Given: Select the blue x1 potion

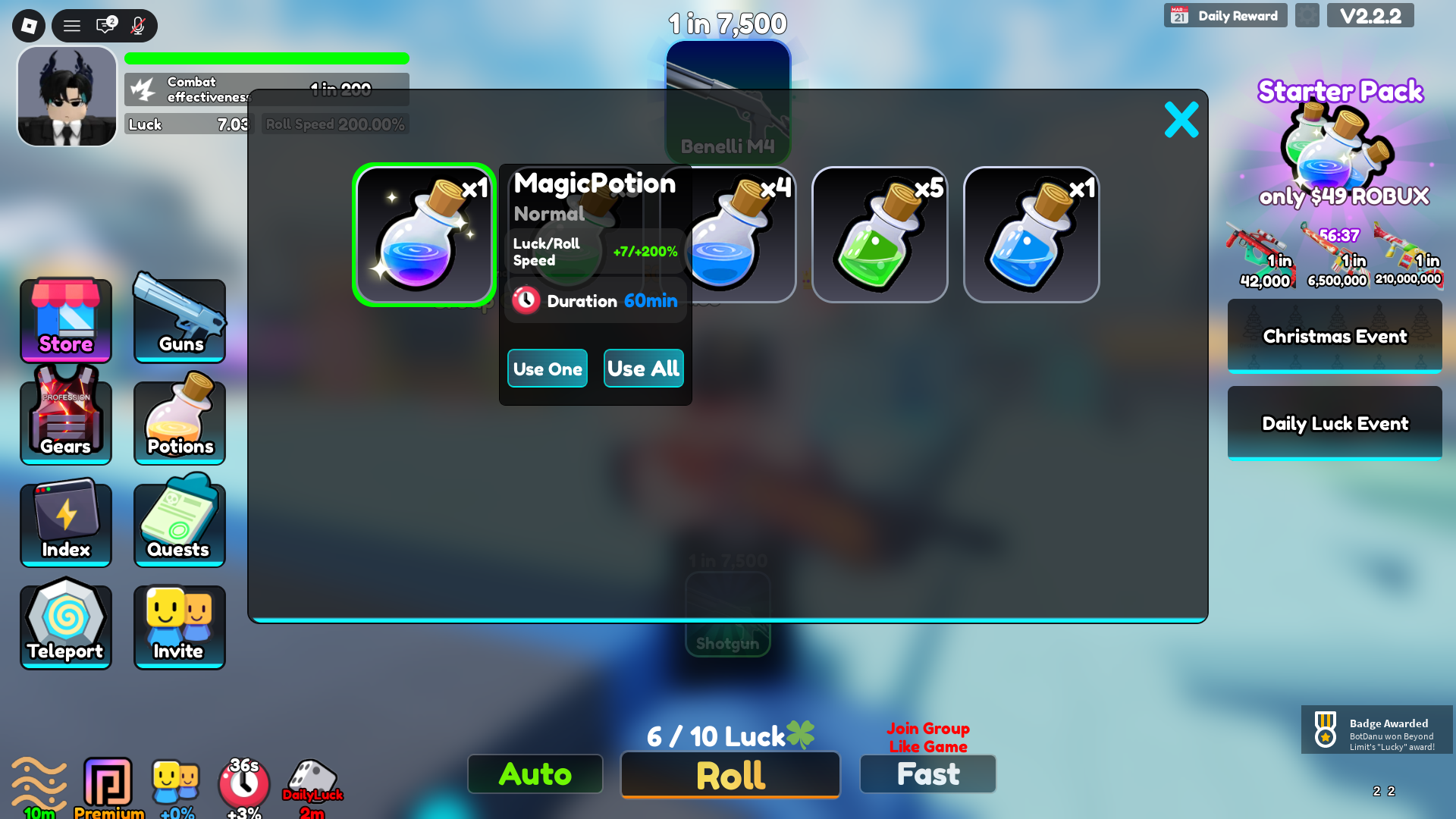Looking at the screenshot, I should 1031,234.
